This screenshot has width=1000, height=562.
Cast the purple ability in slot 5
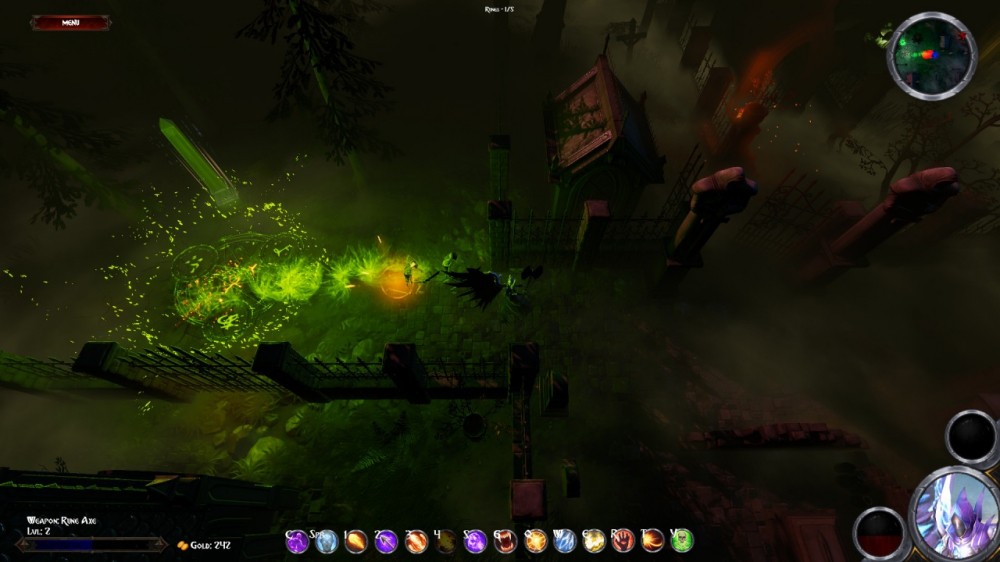476,541
